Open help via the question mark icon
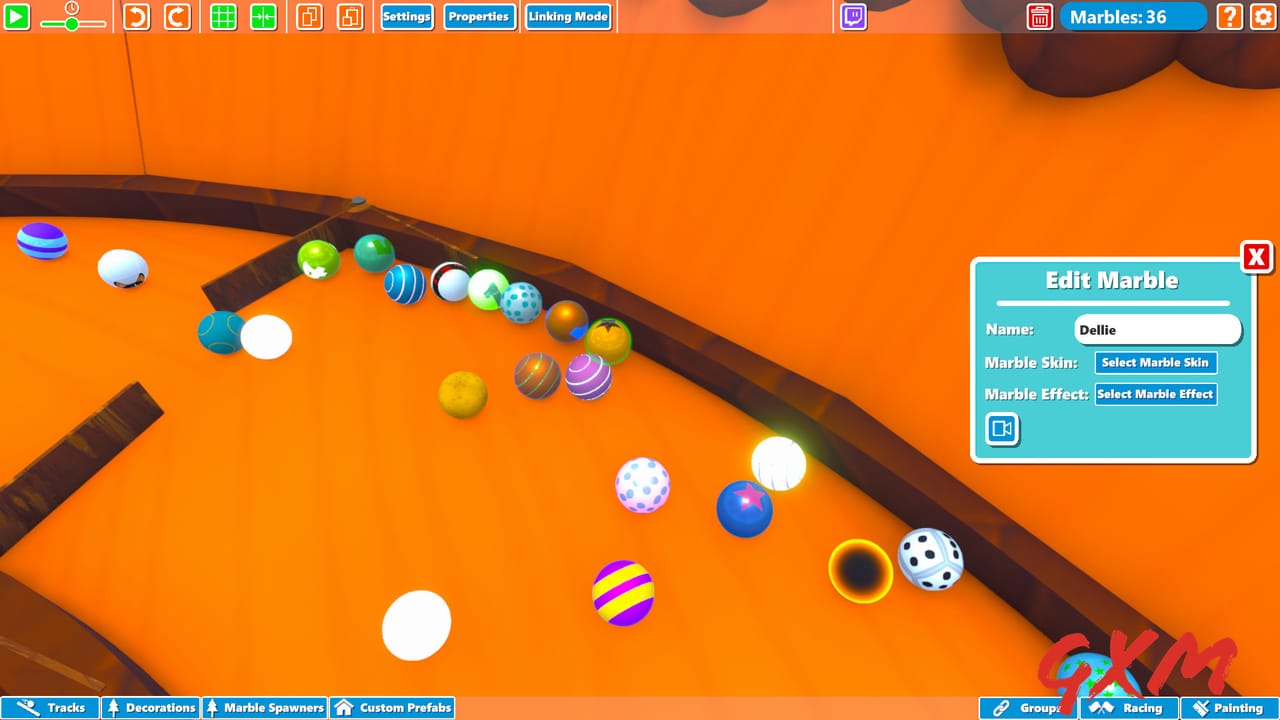The image size is (1280, 720). 1228,17
